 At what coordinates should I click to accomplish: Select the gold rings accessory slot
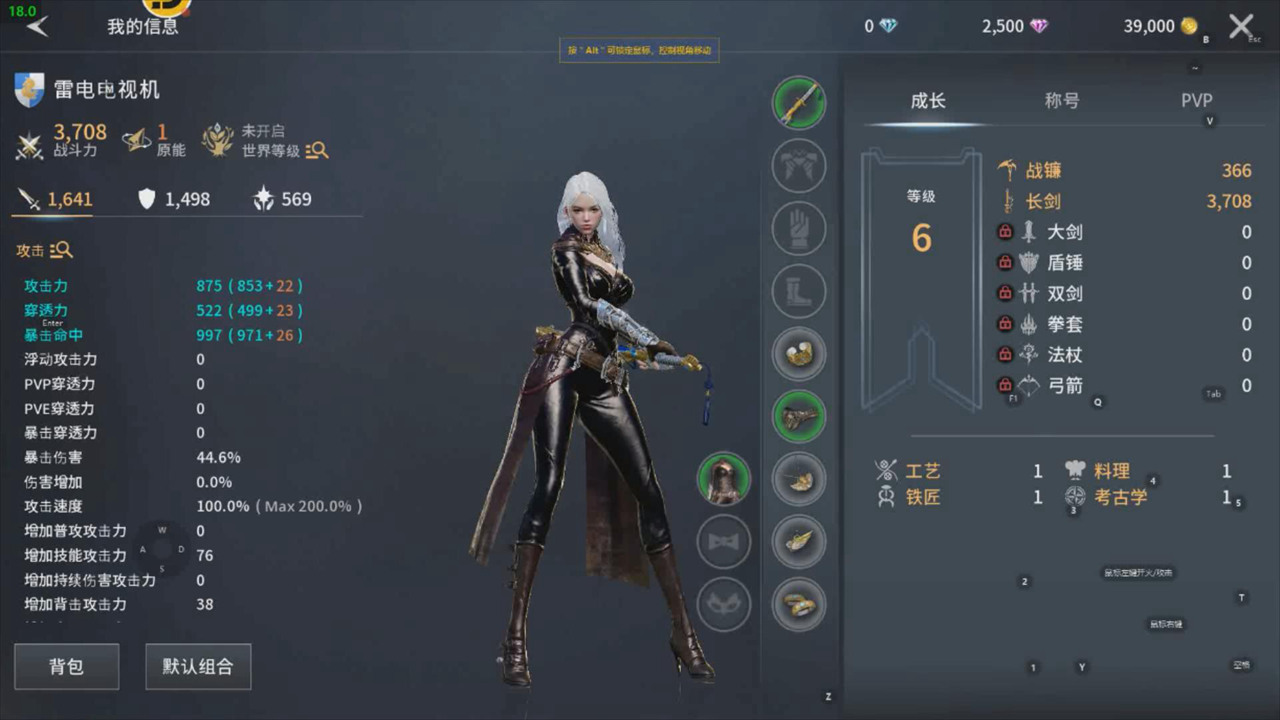click(799, 604)
